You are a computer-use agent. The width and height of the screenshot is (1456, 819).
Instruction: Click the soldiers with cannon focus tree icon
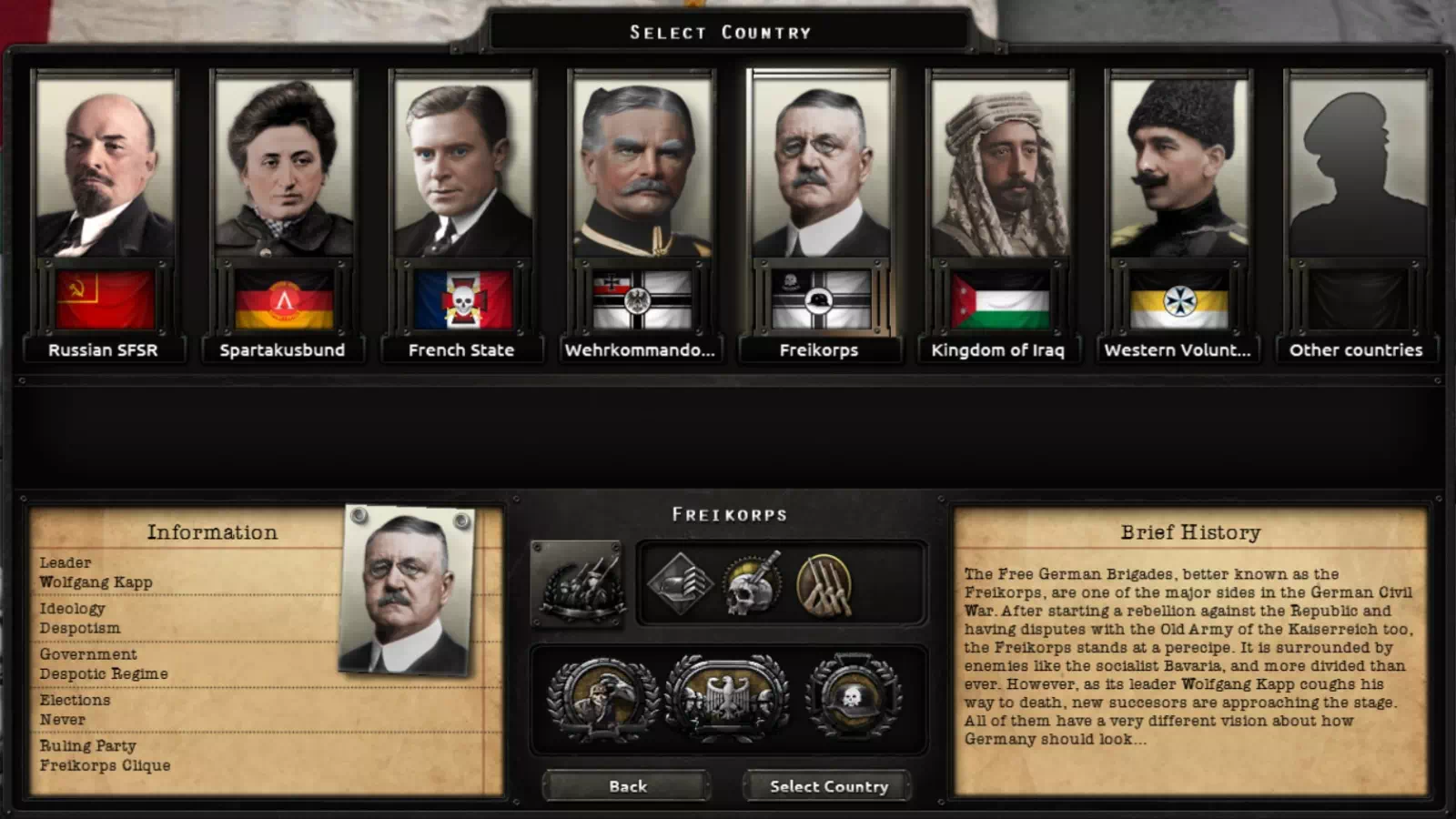pyautogui.click(x=578, y=583)
